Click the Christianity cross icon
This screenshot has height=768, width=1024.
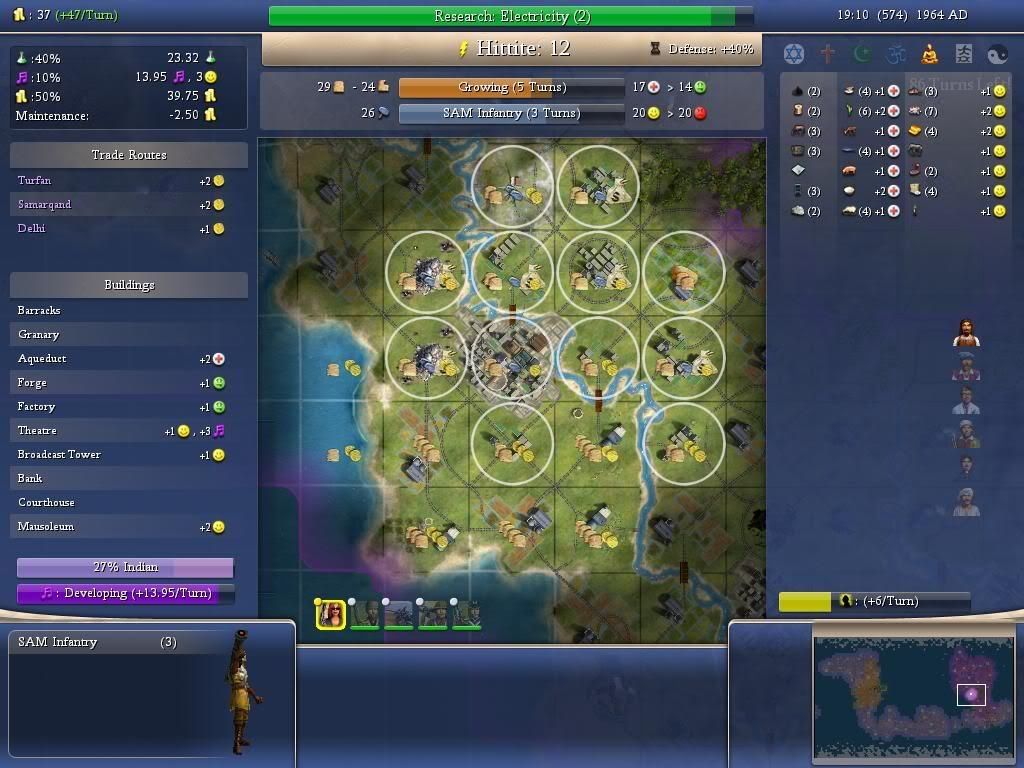coord(828,54)
